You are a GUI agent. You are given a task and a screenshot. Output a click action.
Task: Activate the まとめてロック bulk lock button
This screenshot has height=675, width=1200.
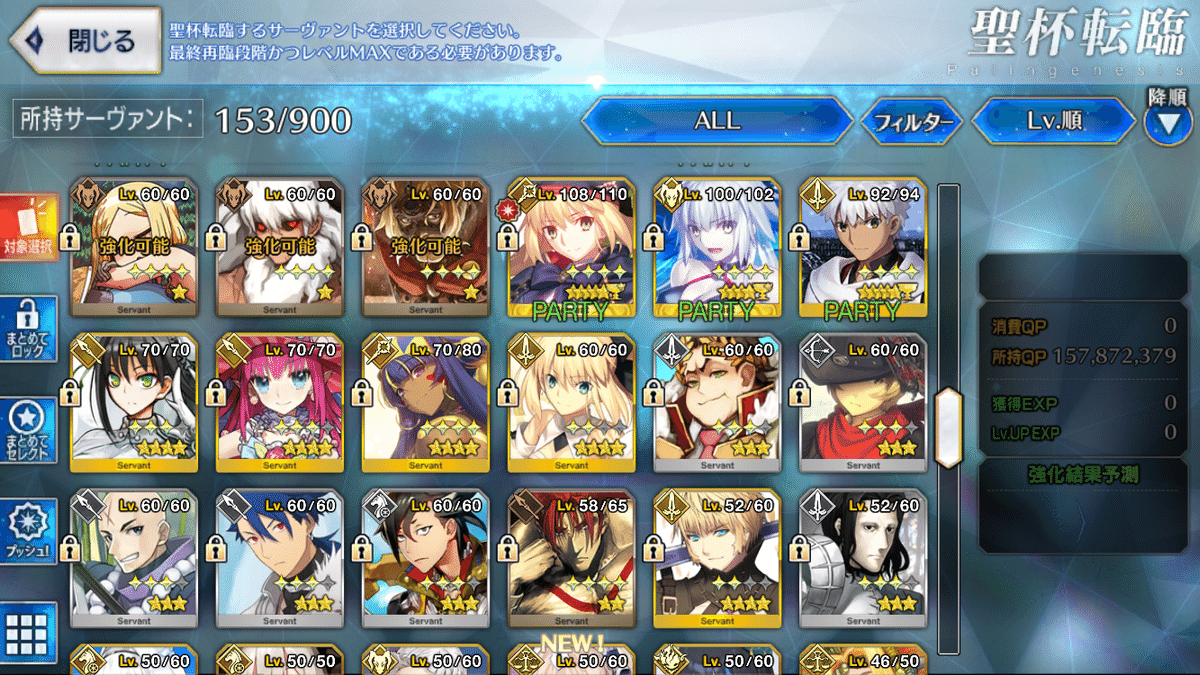coord(30,329)
